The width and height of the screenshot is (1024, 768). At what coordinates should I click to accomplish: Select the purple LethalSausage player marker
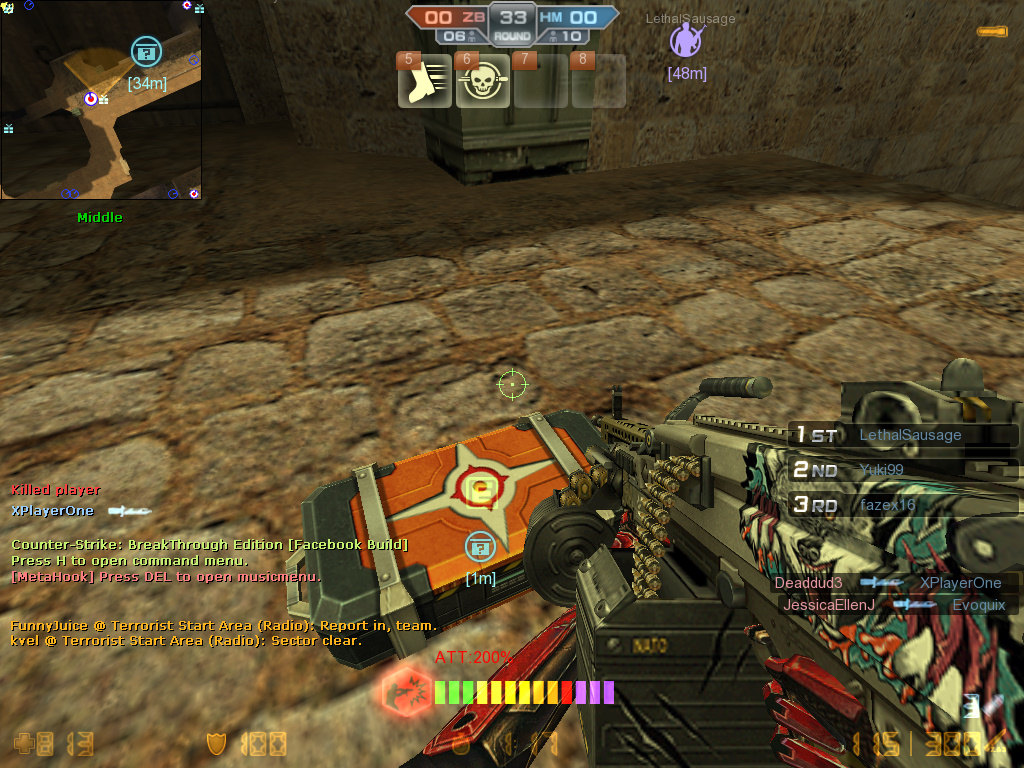pyautogui.click(x=686, y=41)
